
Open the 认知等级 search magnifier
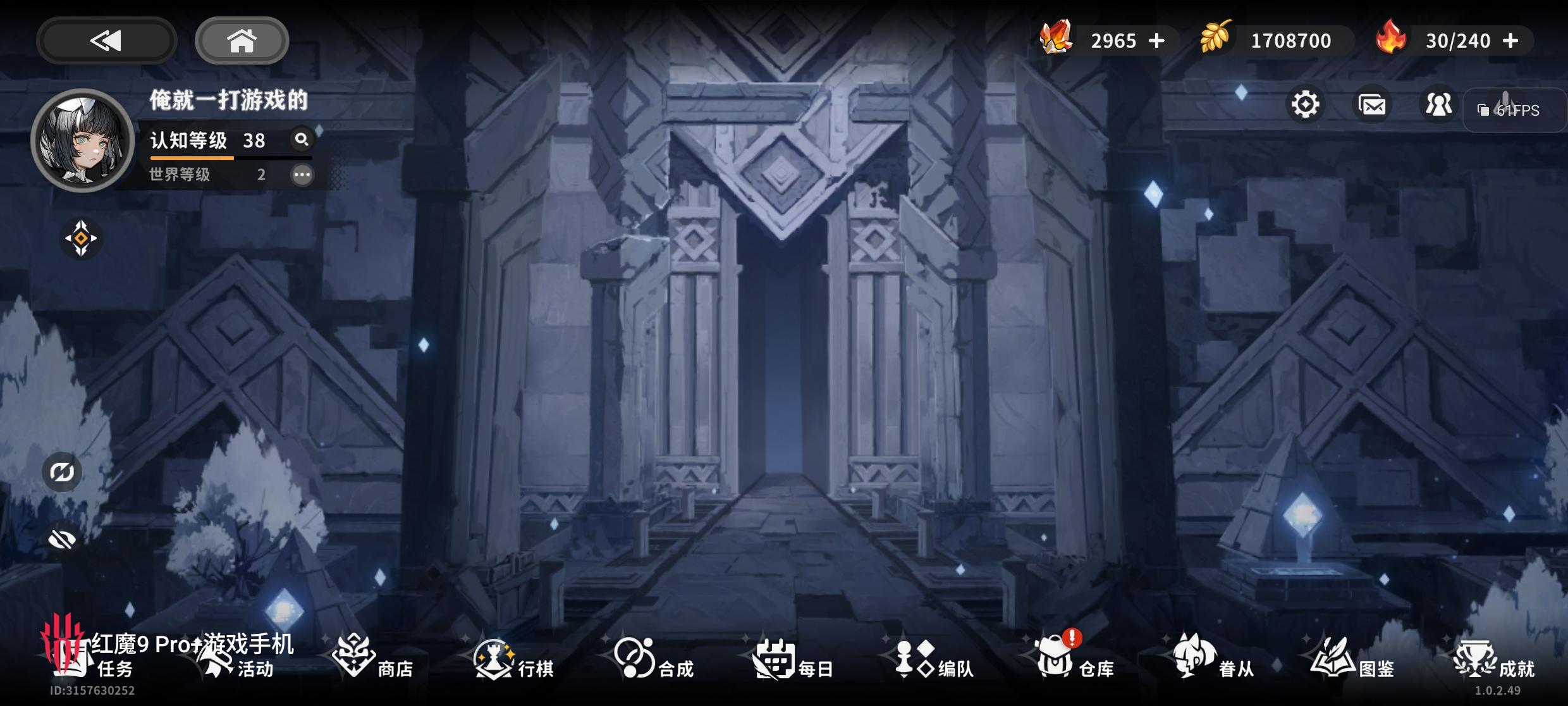[x=302, y=140]
